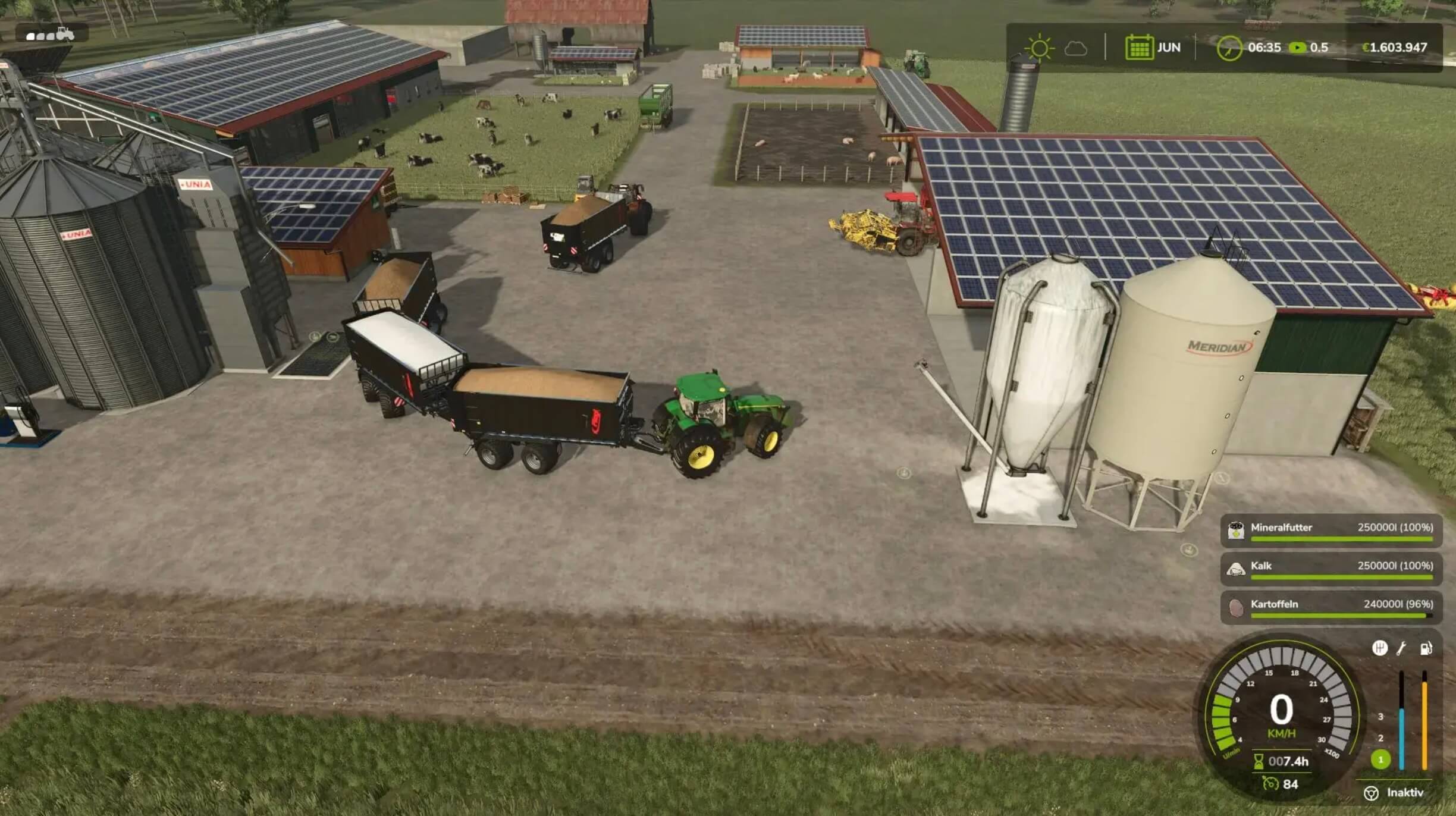Click the fuel pump icon
Screen dimensions: 1456x816
pyautogui.click(x=1426, y=648)
